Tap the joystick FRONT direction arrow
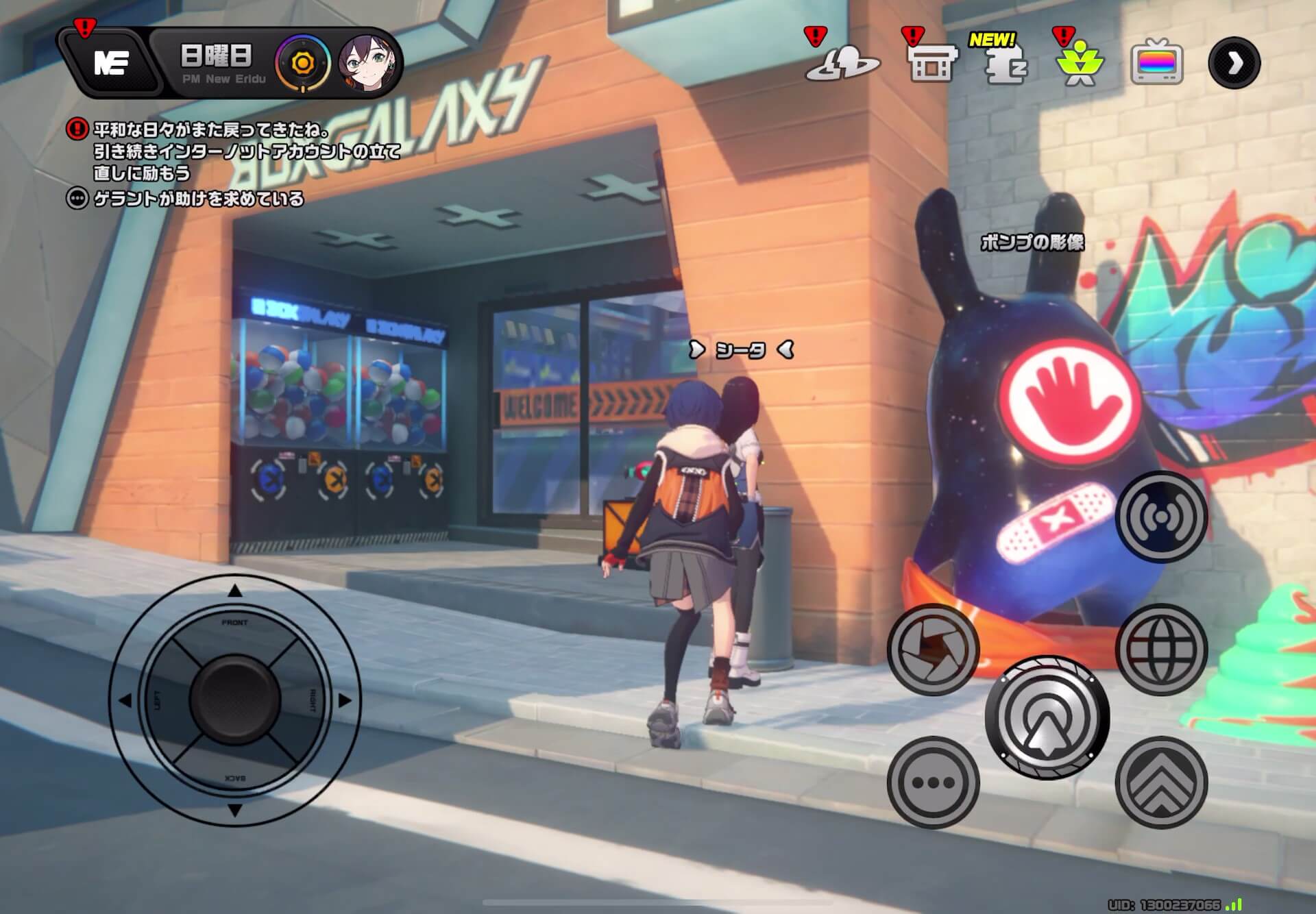Screen dimensions: 1316x914 [x=234, y=591]
